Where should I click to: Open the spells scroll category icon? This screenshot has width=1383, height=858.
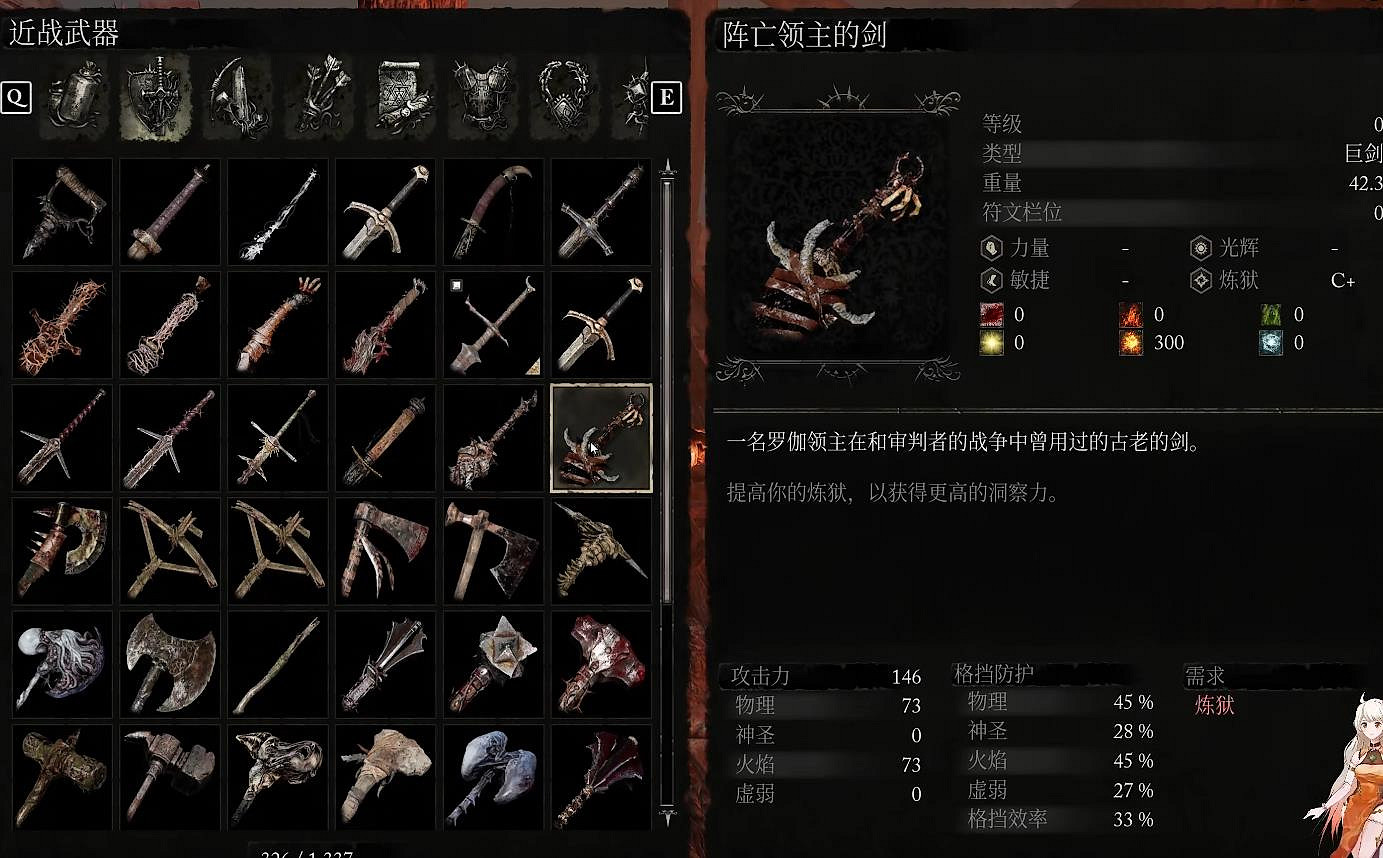click(x=401, y=98)
